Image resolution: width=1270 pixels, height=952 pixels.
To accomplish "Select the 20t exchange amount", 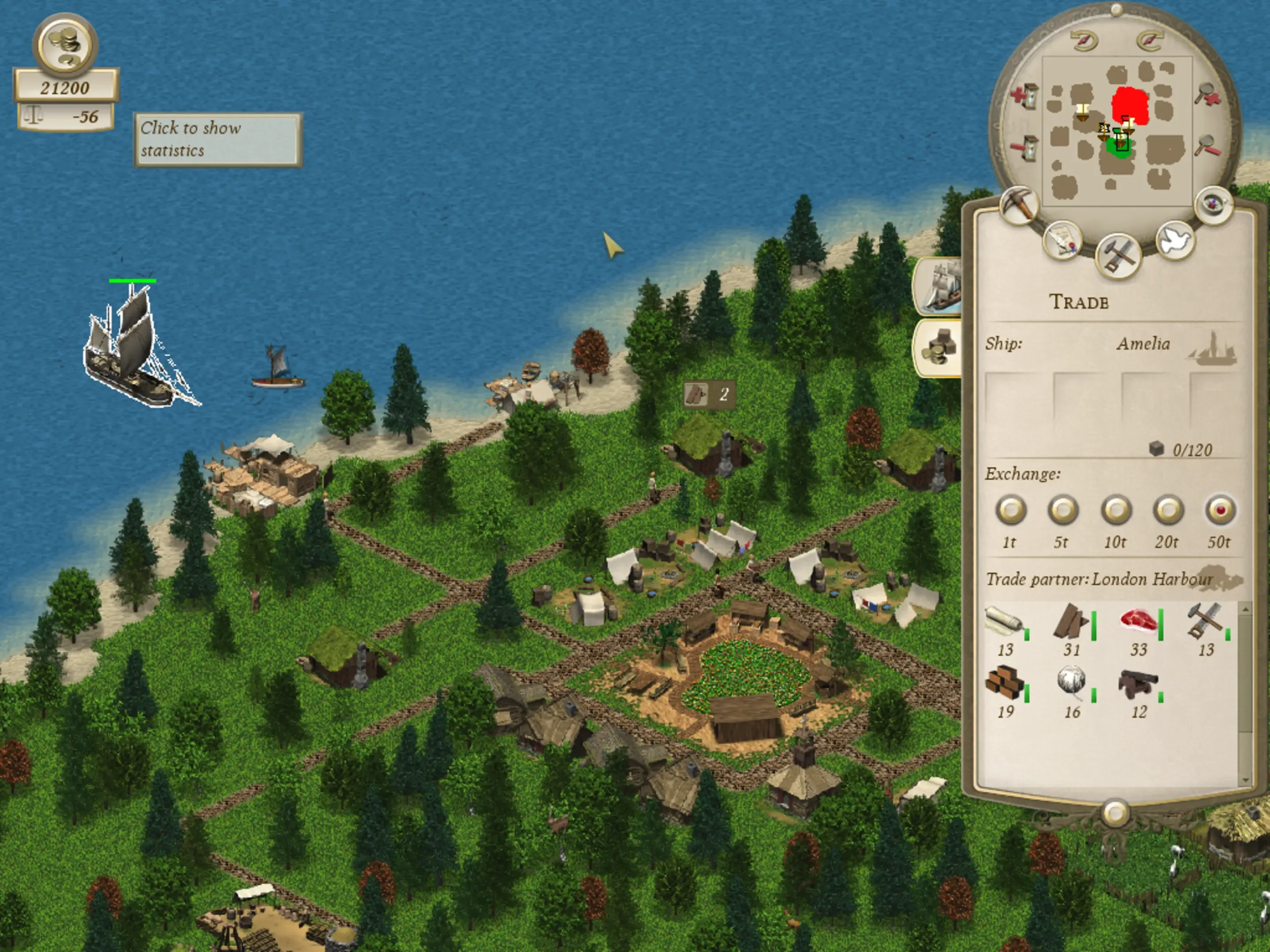I will [1168, 509].
